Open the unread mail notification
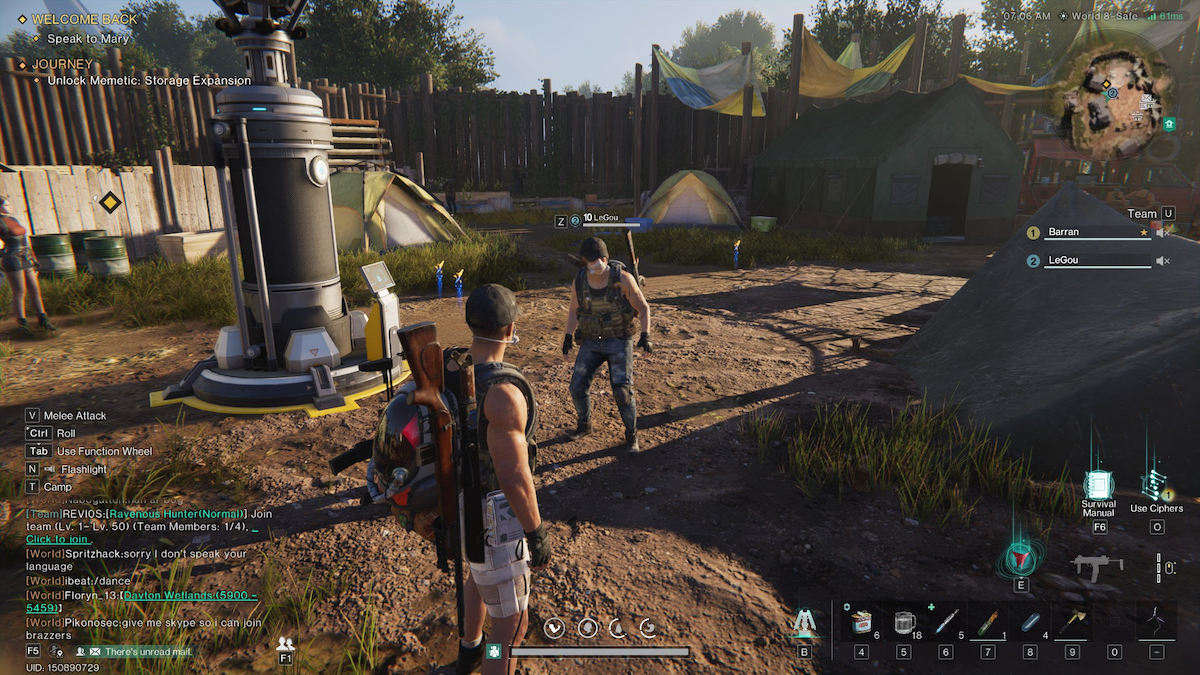This screenshot has height=675, width=1200. (142, 652)
